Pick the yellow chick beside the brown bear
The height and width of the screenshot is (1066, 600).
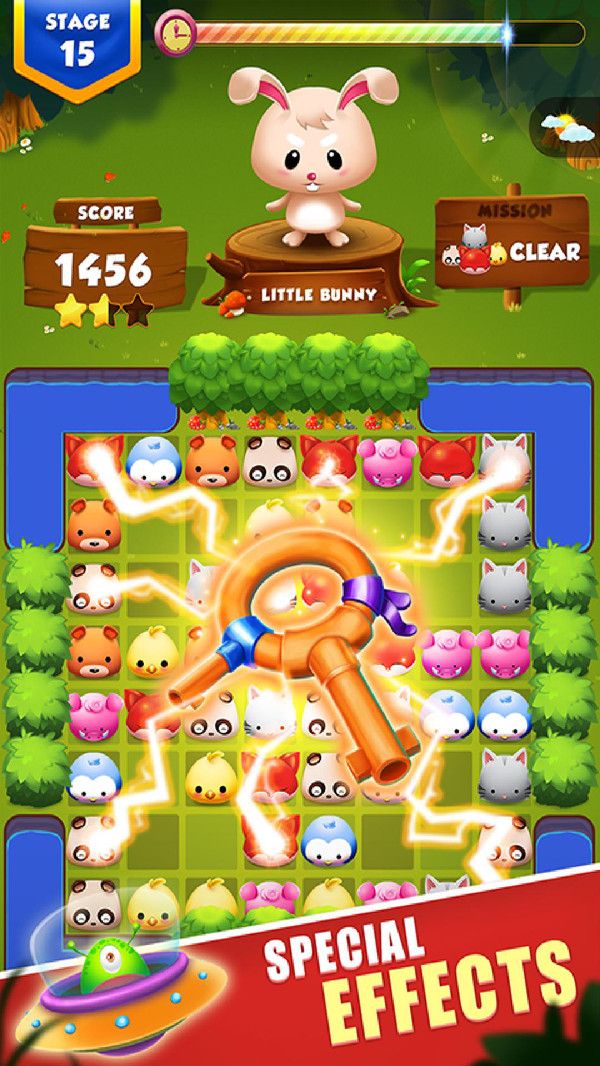[x=153, y=651]
